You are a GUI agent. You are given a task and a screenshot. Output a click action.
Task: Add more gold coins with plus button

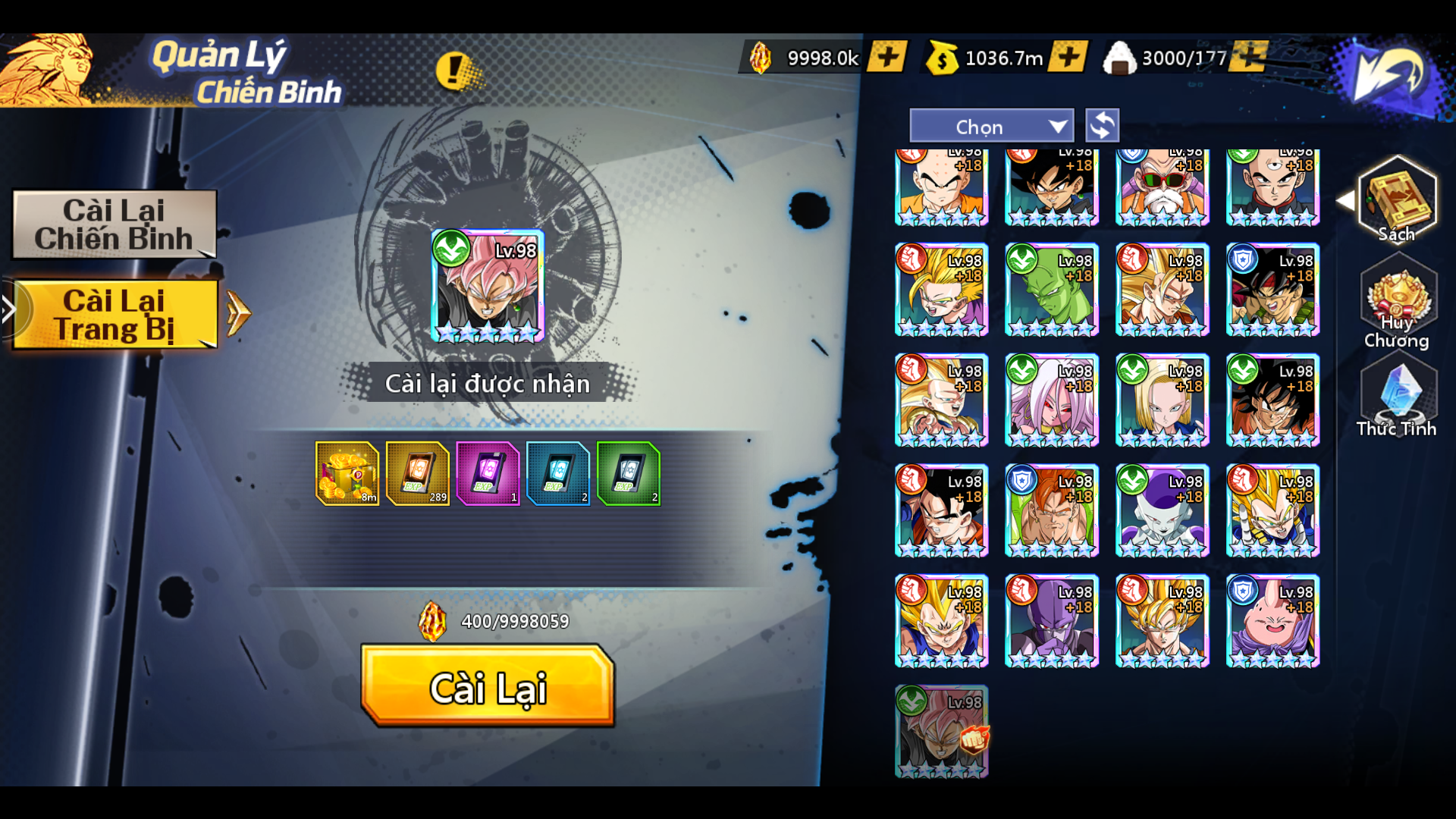pos(1067,58)
